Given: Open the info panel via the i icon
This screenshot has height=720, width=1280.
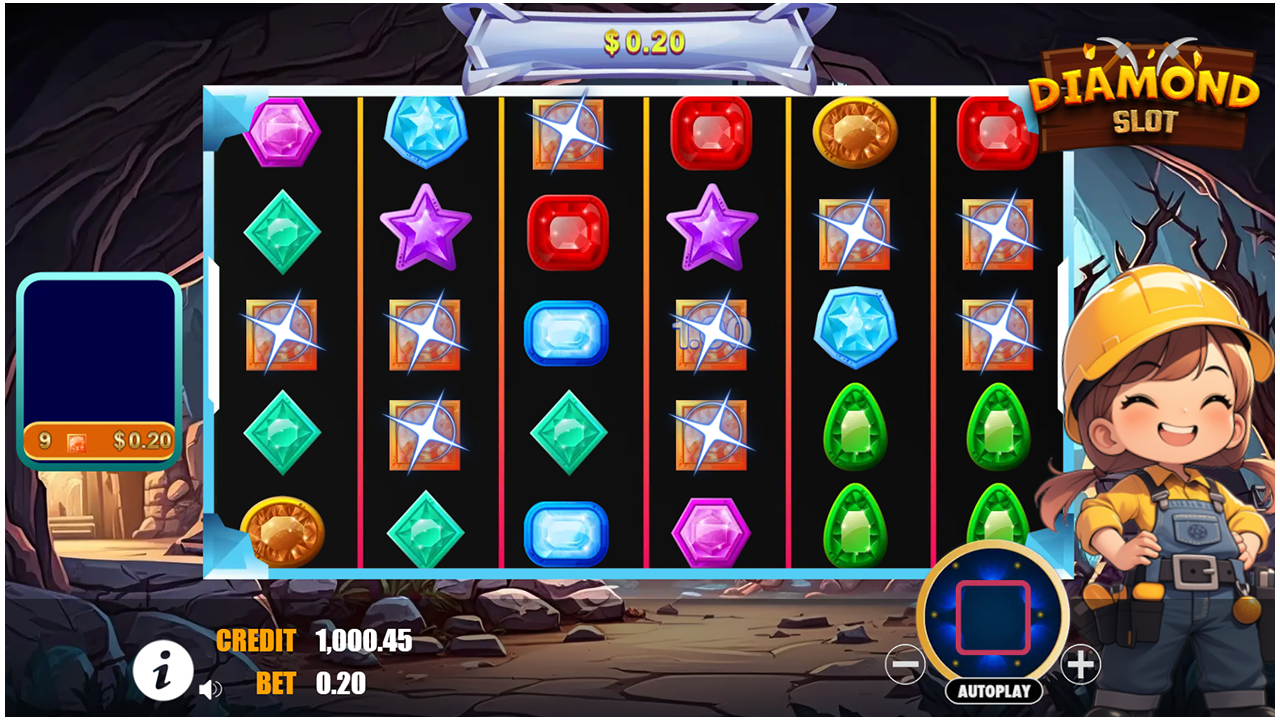Looking at the screenshot, I should pos(165,670).
